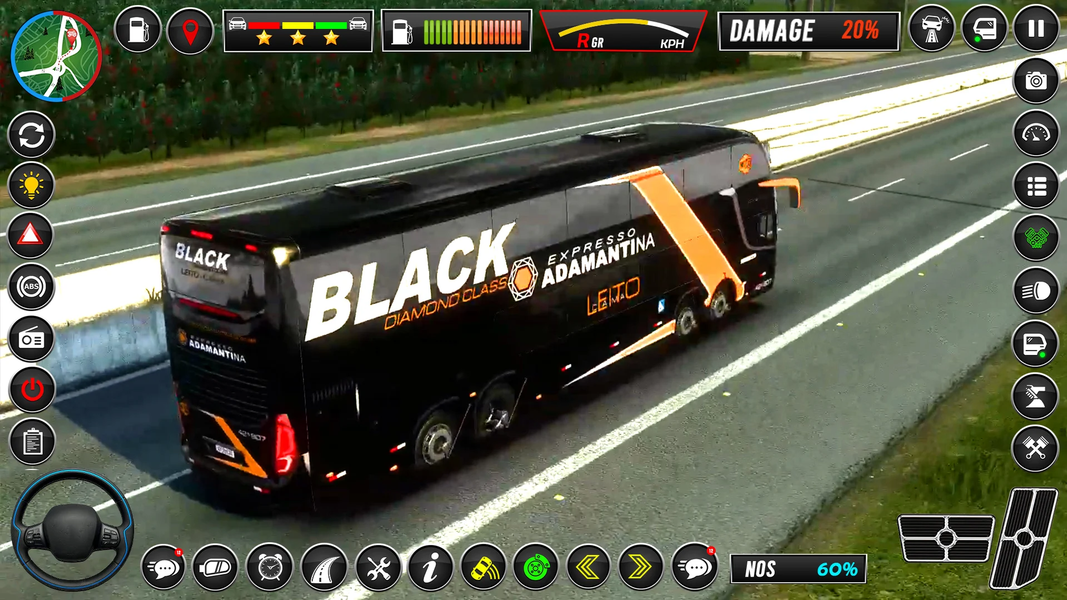This screenshot has height=600, width=1067.
Task: Pause the game
Action: click(1036, 28)
